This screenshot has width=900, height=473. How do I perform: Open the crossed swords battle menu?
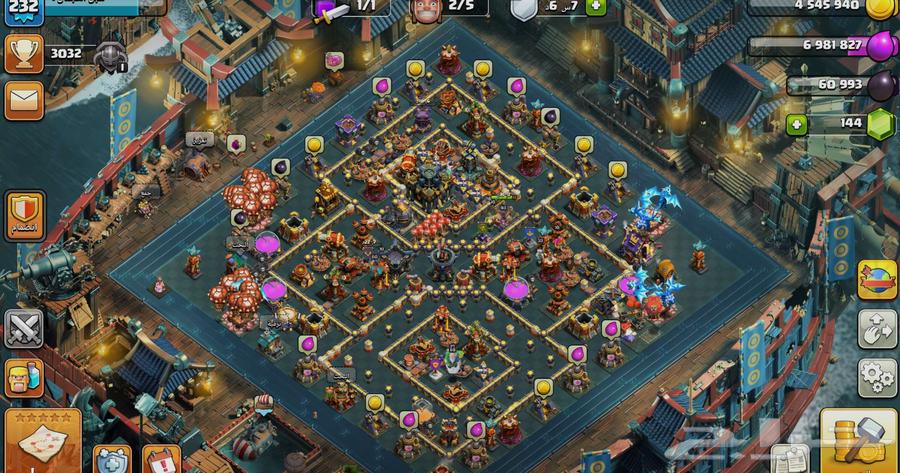pyautogui.click(x=23, y=328)
